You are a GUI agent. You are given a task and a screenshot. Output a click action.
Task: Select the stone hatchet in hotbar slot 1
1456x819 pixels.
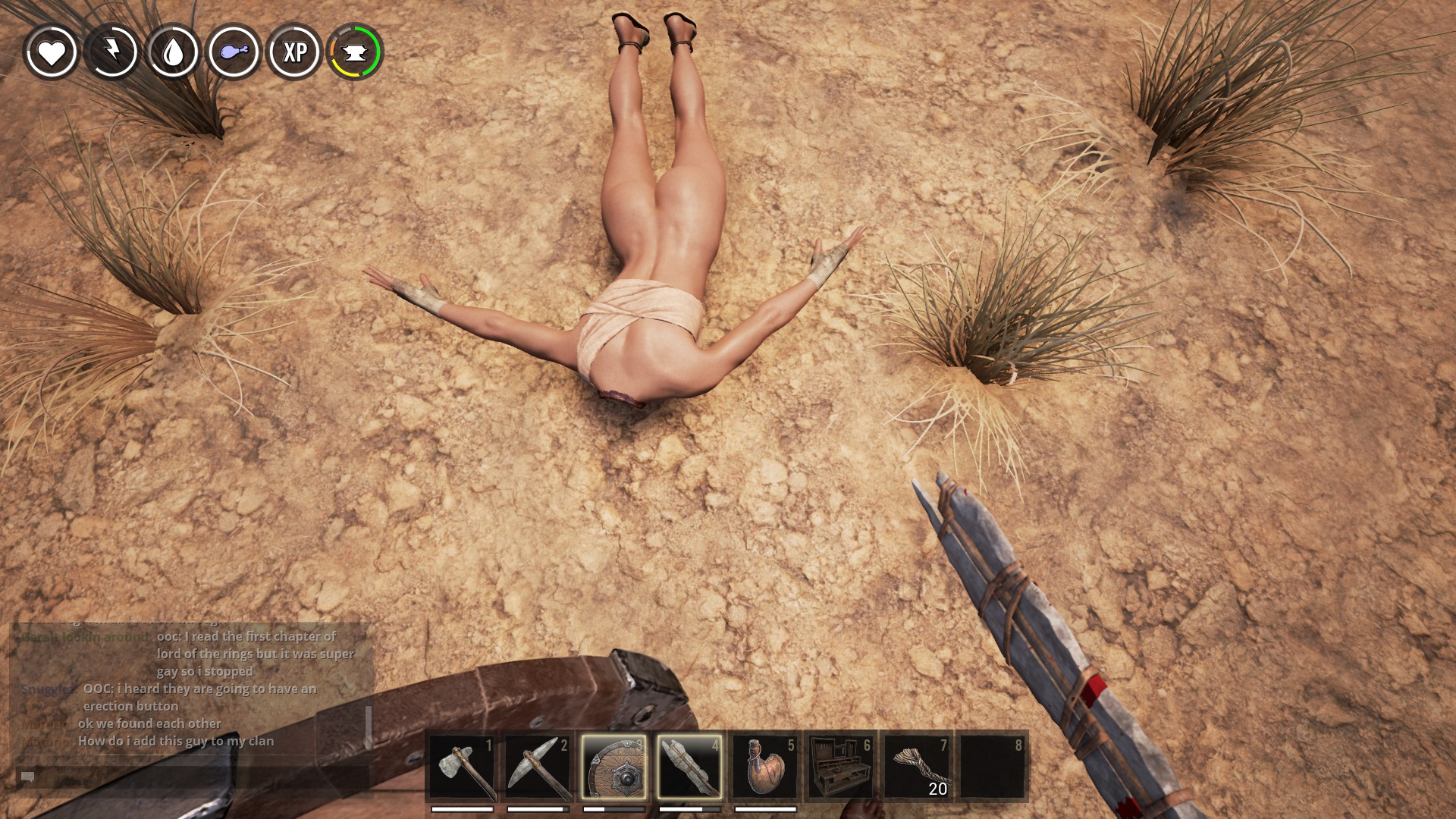[462, 766]
